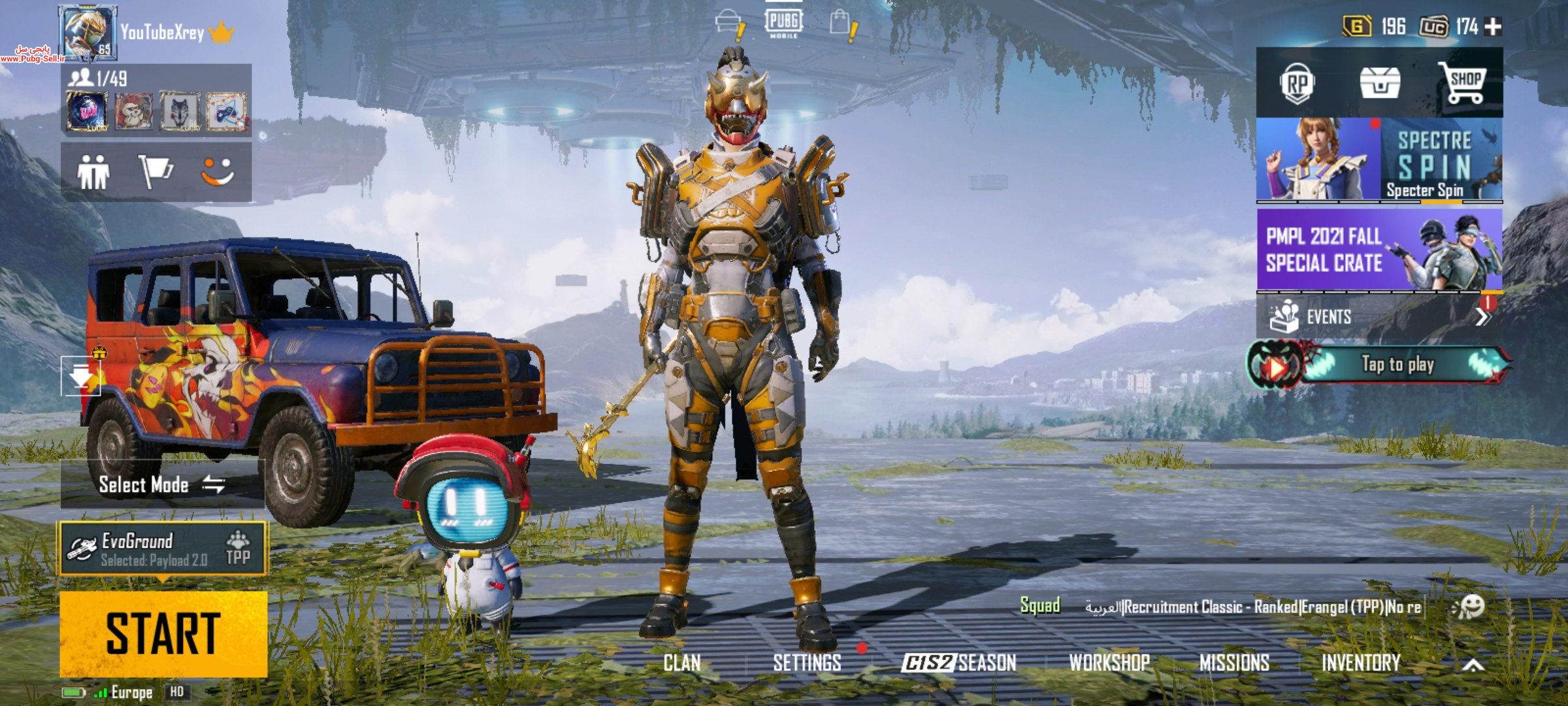The height and width of the screenshot is (706, 1568).
Task: Expand the bottom menu arrow
Action: pos(1473,665)
